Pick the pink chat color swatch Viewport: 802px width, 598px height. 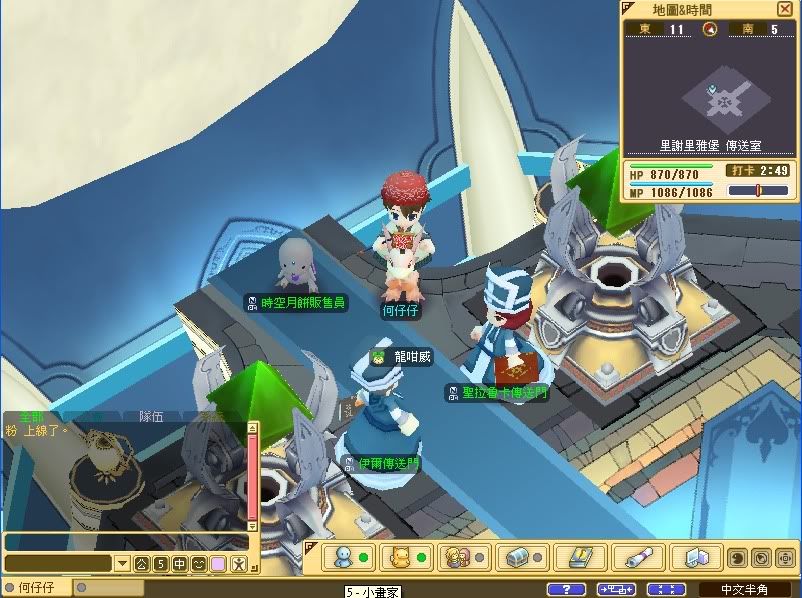pyautogui.click(x=218, y=564)
